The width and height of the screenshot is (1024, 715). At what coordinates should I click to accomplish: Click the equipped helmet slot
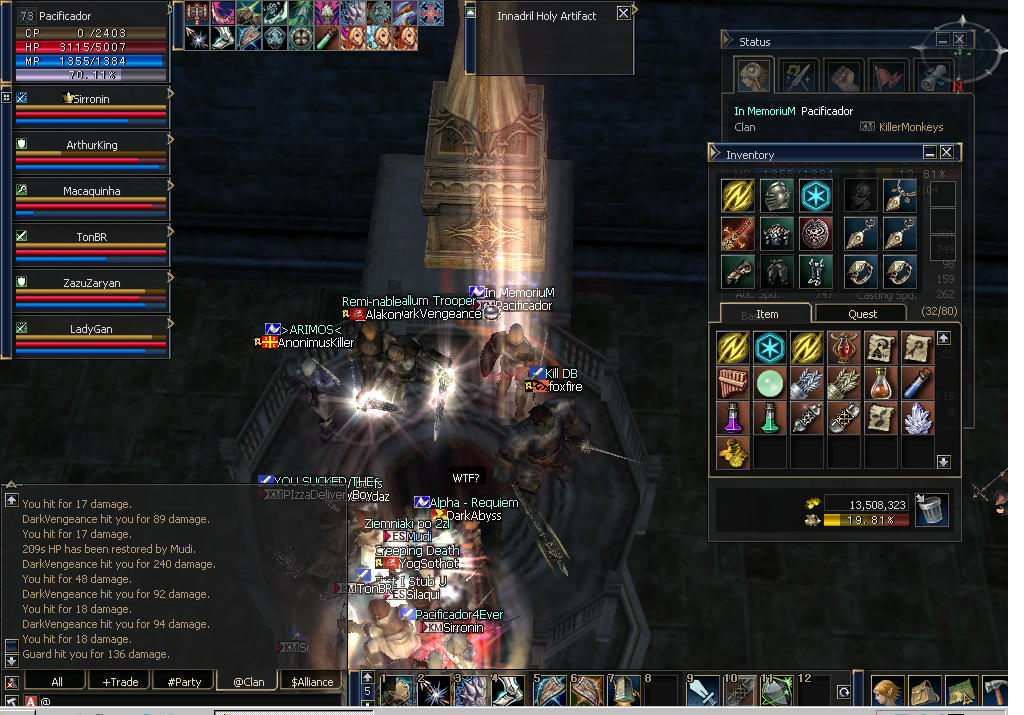click(775, 196)
